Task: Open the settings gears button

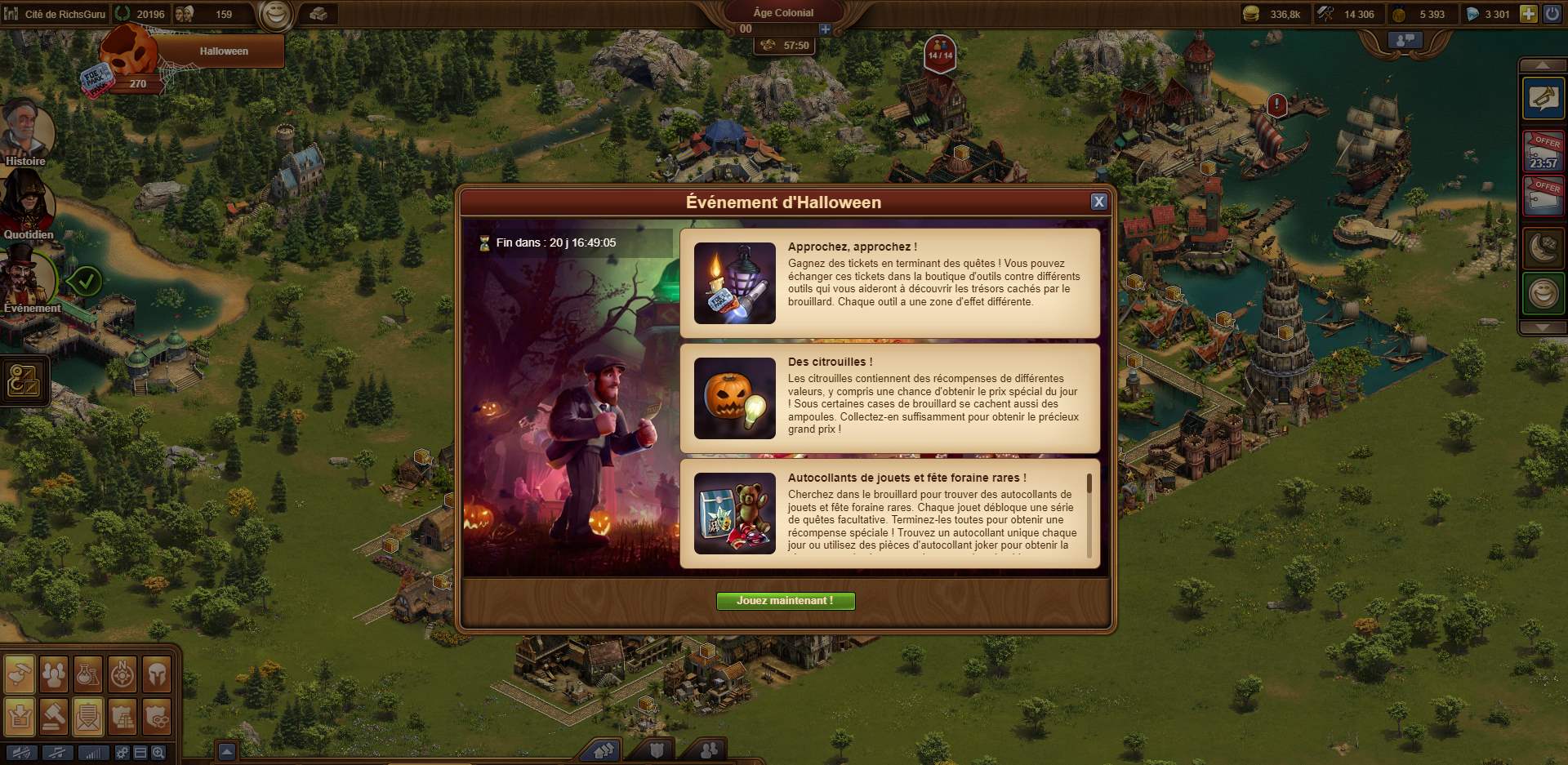Action: [x=122, y=753]
